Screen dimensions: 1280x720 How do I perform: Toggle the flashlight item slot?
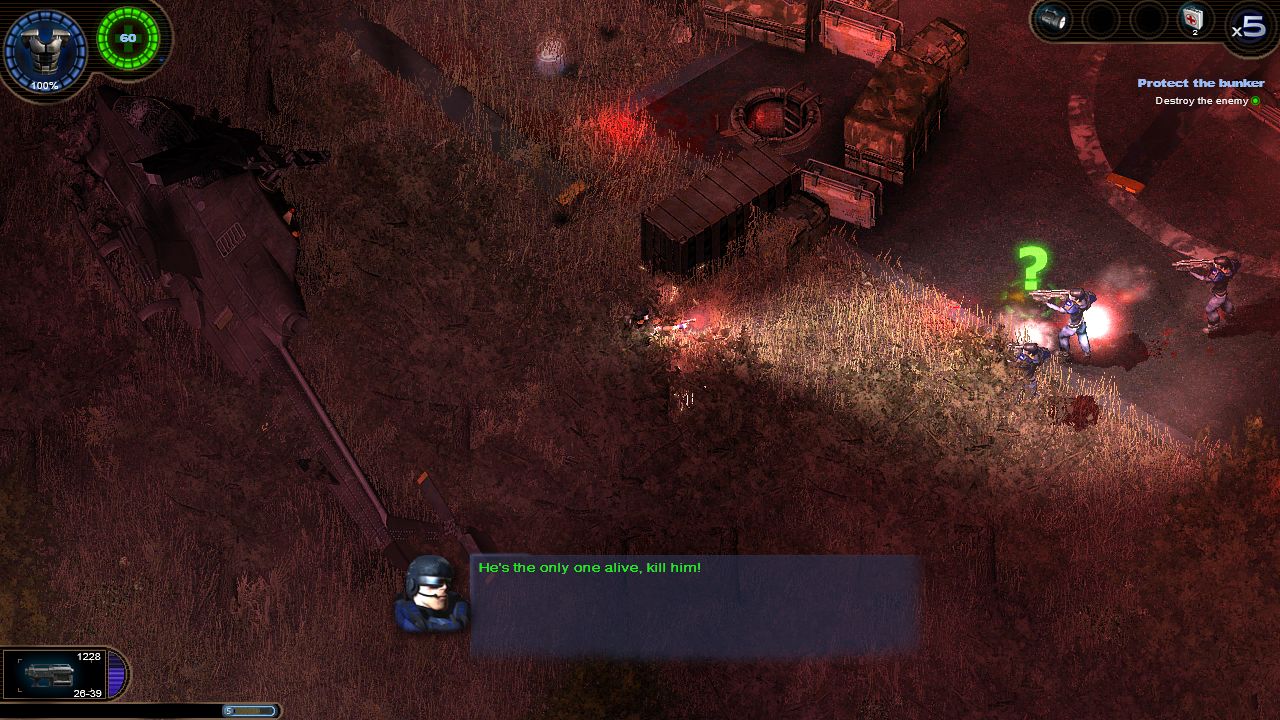pos(1052,19)
